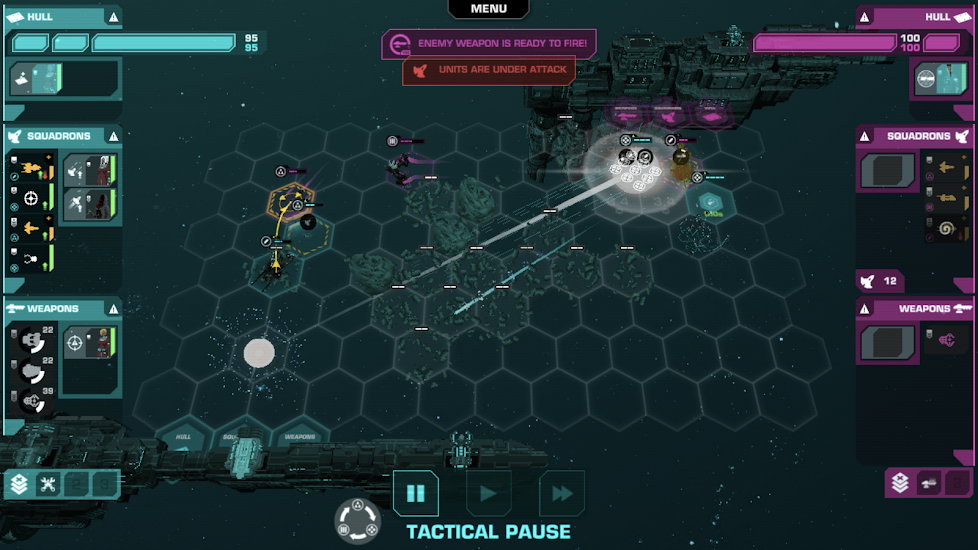The image size is (978, 550).
Task: Resume with the play button
Action: pyautogui.click(x=489, y=493)
